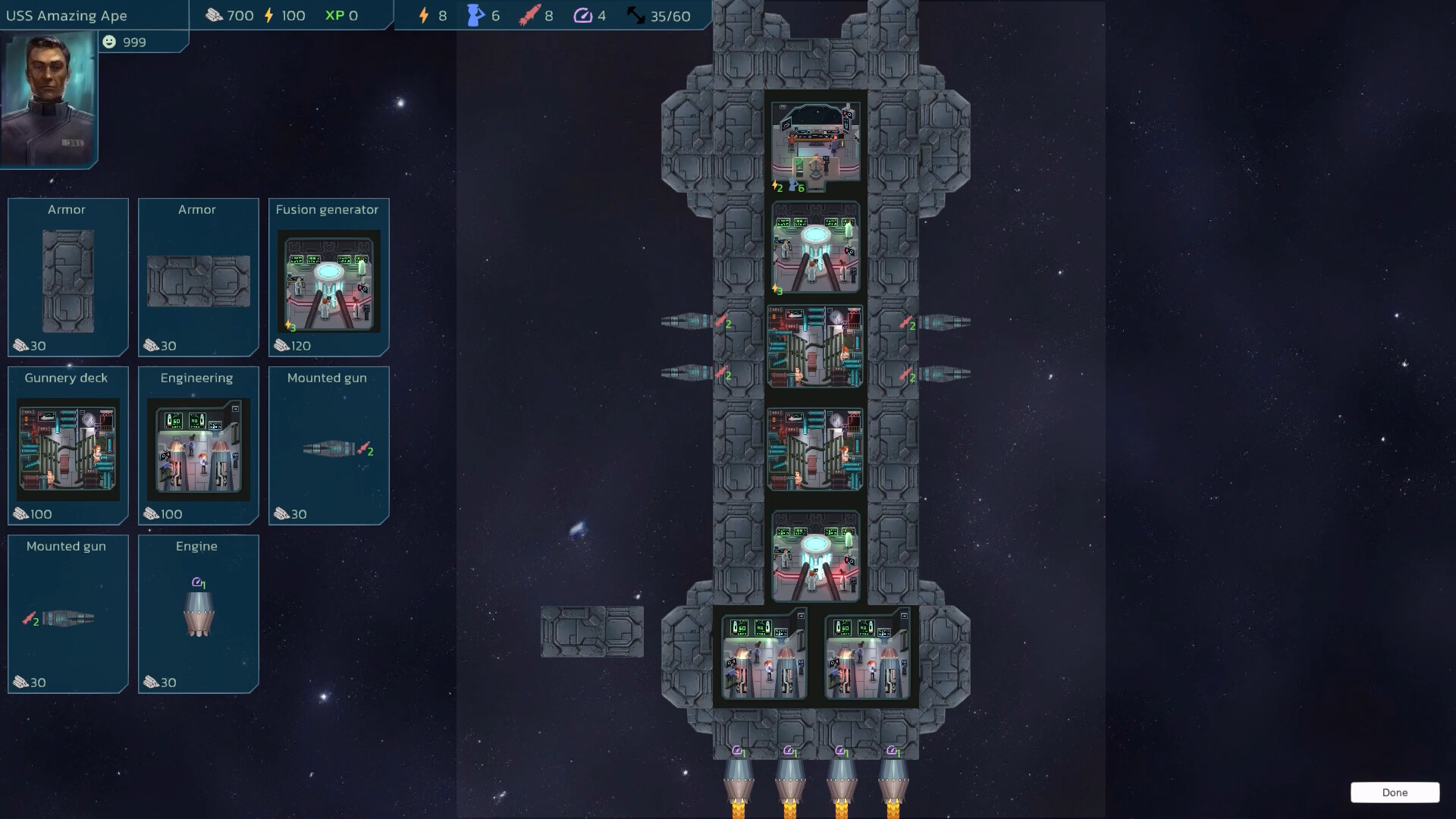The image size is (1456, 819).
Task: Pick the Fusion generator part card
Action: click(328, 278)
